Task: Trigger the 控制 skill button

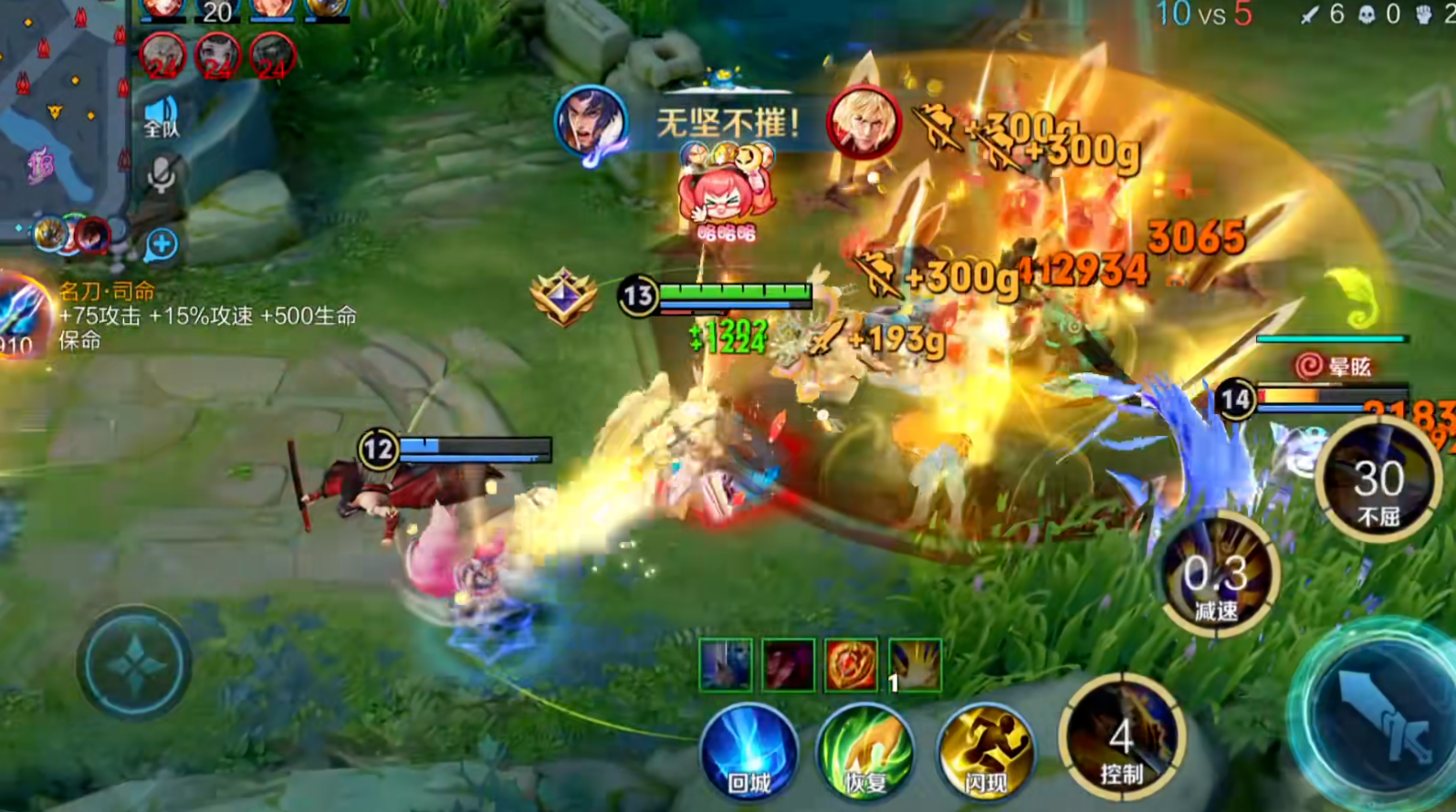Action: [x=1122, y=738]
